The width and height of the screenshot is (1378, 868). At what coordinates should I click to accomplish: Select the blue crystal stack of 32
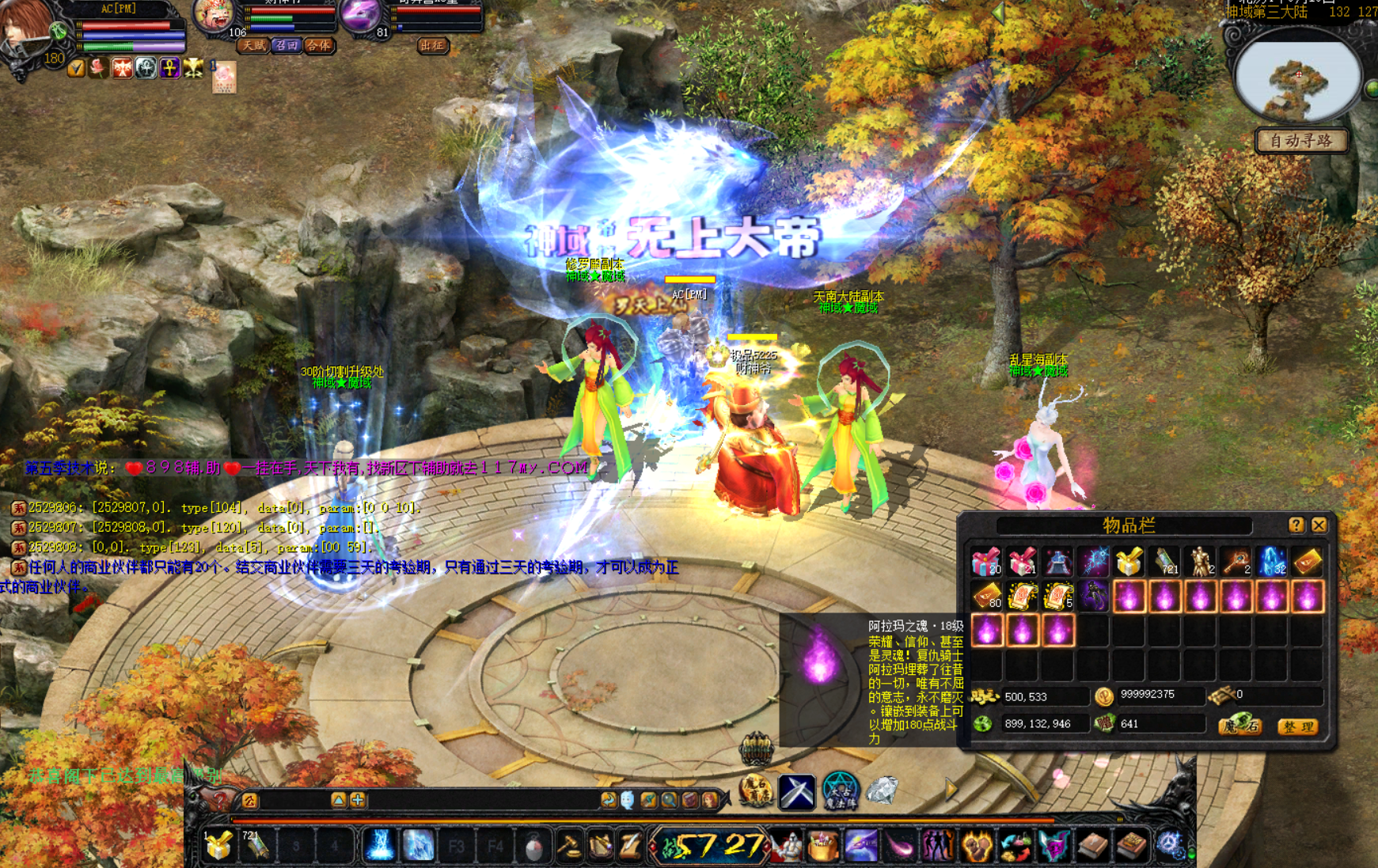click(1271, 561)
